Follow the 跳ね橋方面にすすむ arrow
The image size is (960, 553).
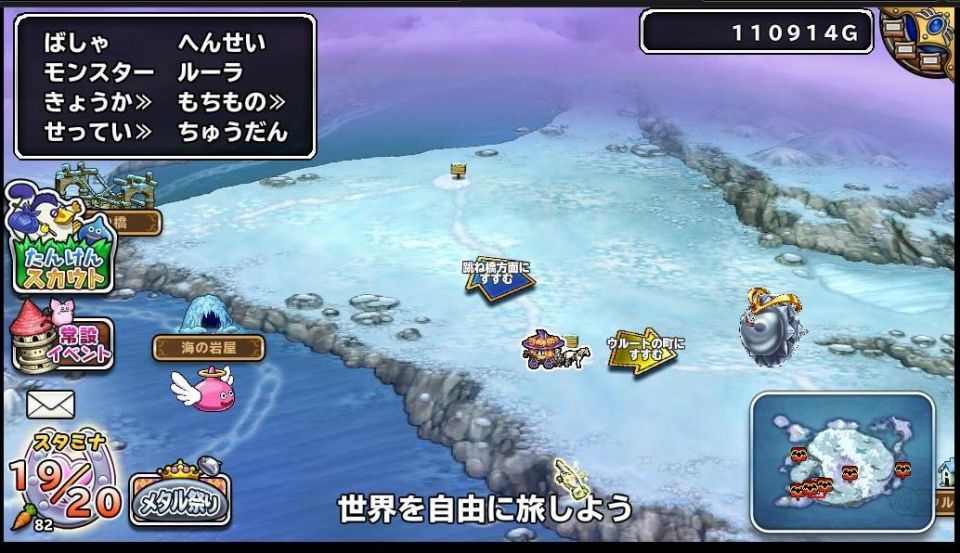click(x=497, y=275)
